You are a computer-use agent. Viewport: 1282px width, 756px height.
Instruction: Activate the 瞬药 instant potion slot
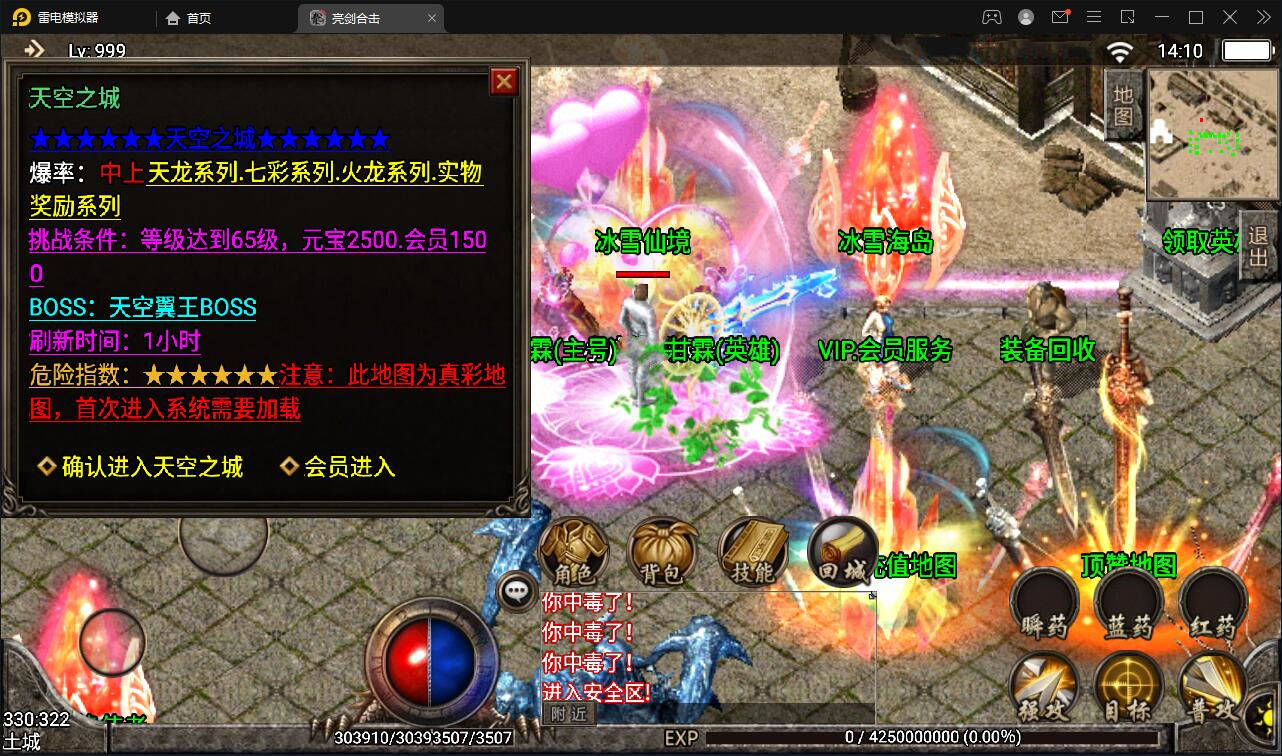click(x=1044, y=605)
